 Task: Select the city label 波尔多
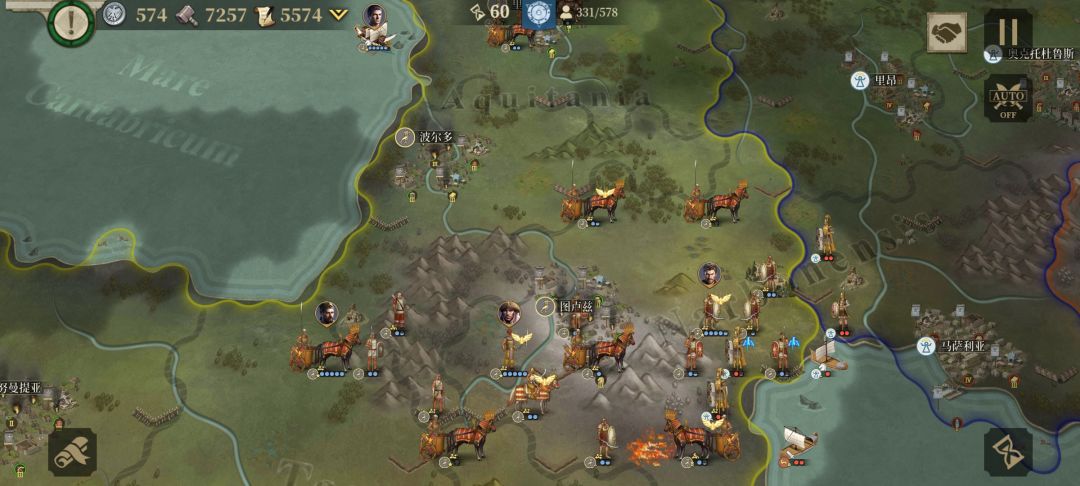(x=436, y=137)
